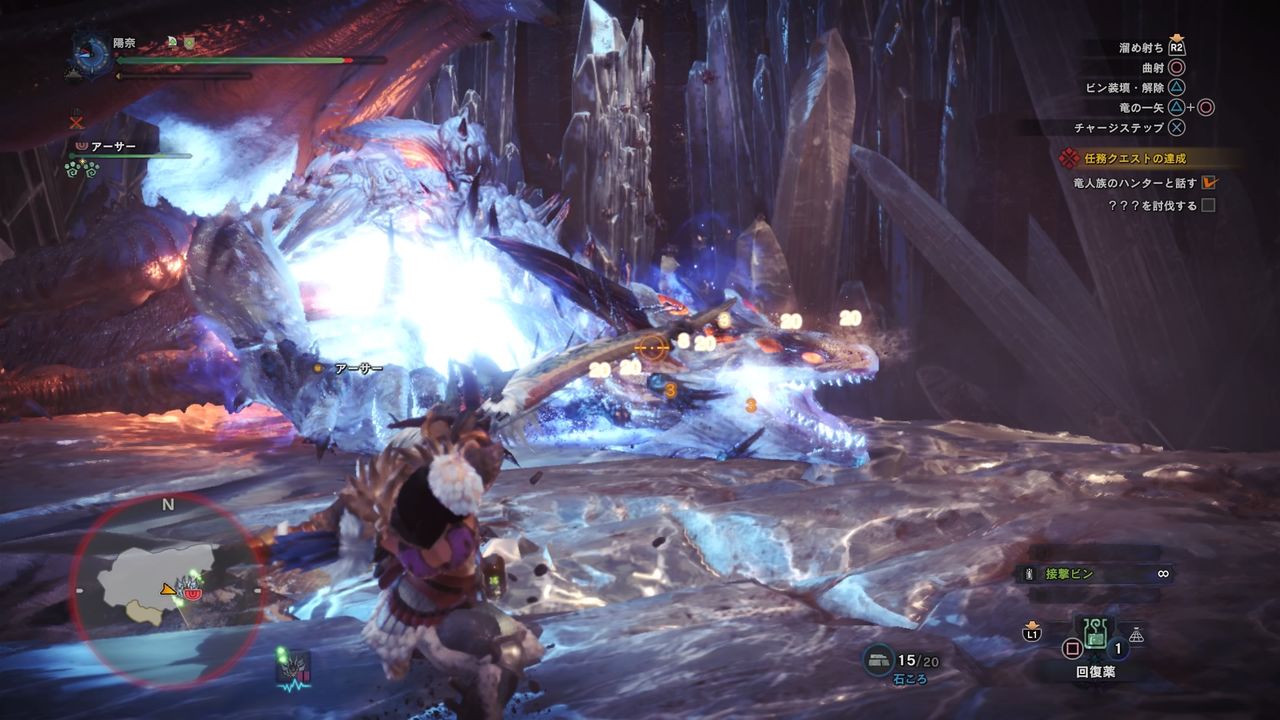1280x720 pixels.
Task: Click the Palico paw gadget icons
Action: pyautogui.click(x=81, y=169)
